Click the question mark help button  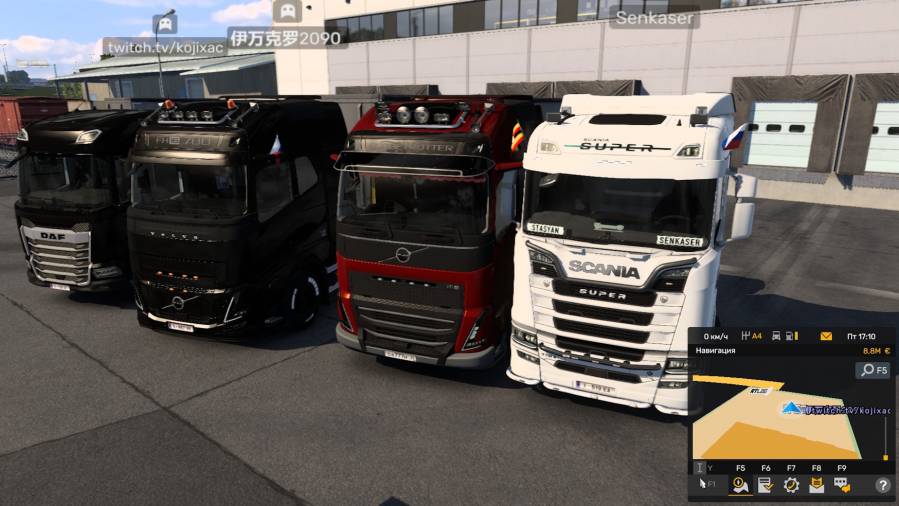[883, 485]
